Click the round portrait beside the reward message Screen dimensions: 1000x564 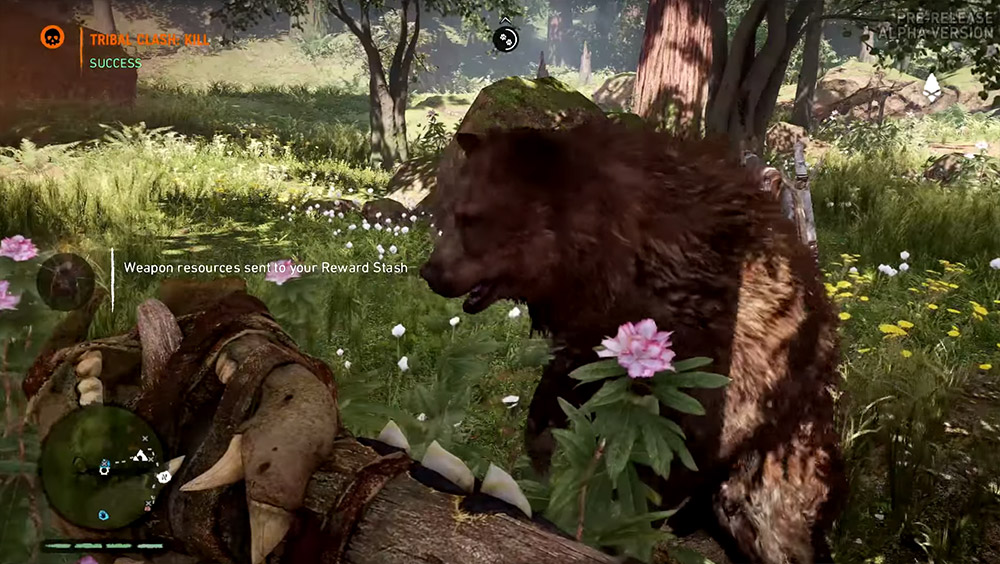click(65, 281)
